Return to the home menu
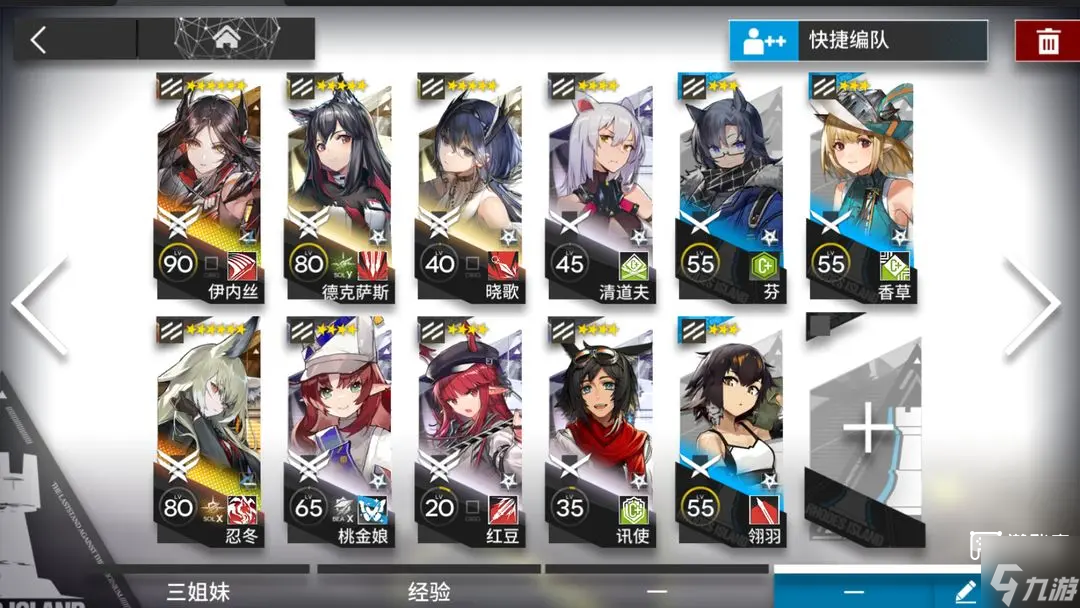The height and width of the screenshot is (608, 1080). 225,40
